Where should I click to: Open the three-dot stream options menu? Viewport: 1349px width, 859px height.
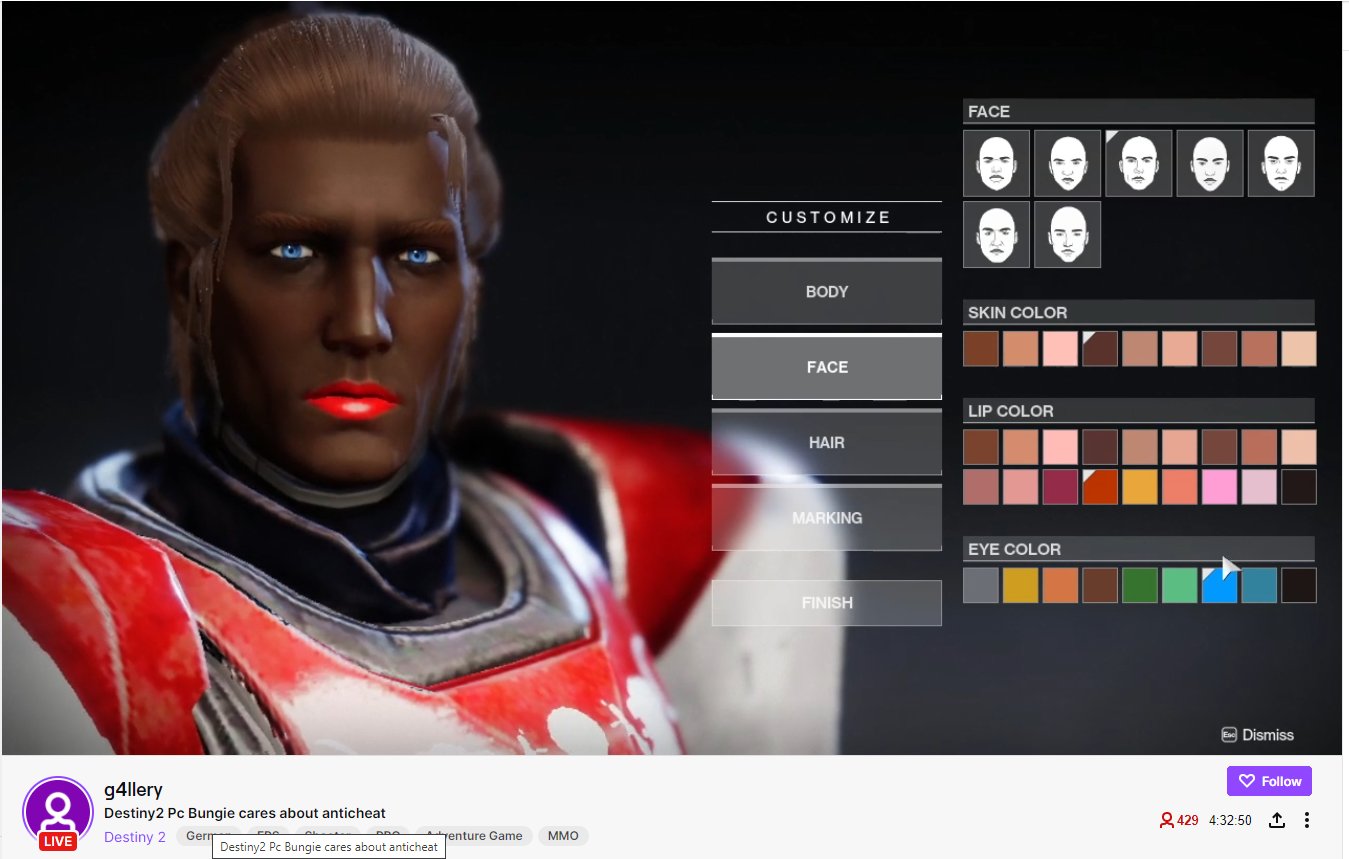pyautogui.click(x=1306, y=819)
